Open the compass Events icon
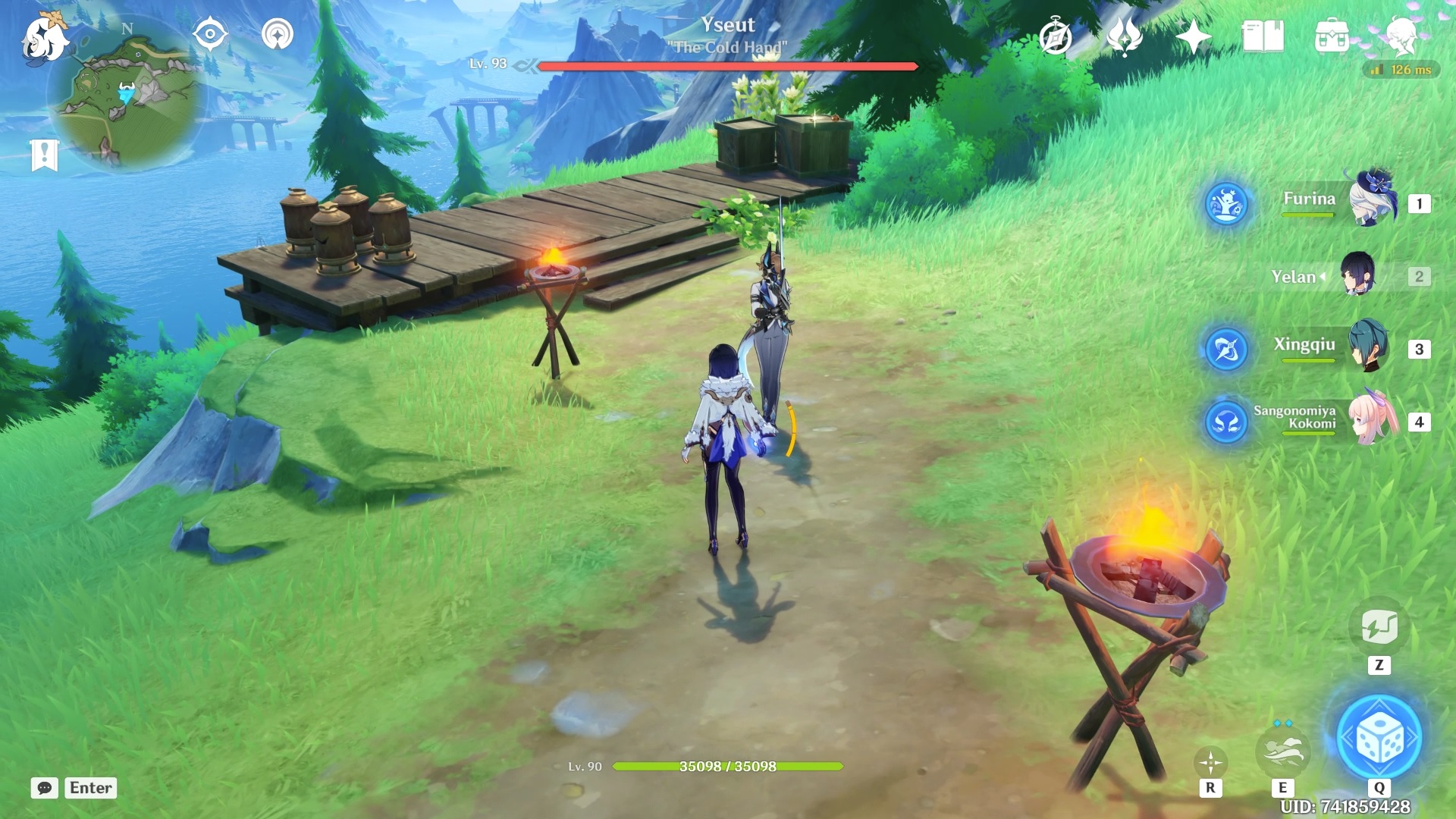The image size is (1456, 819). [1055, 36]
